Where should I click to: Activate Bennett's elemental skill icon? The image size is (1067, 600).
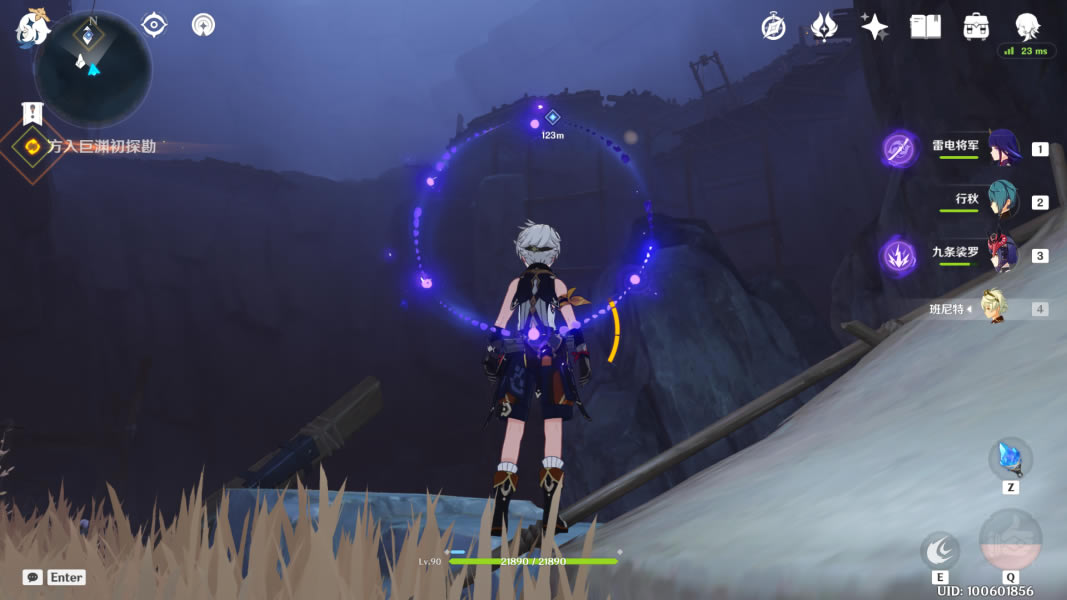(x=940, y=550)
